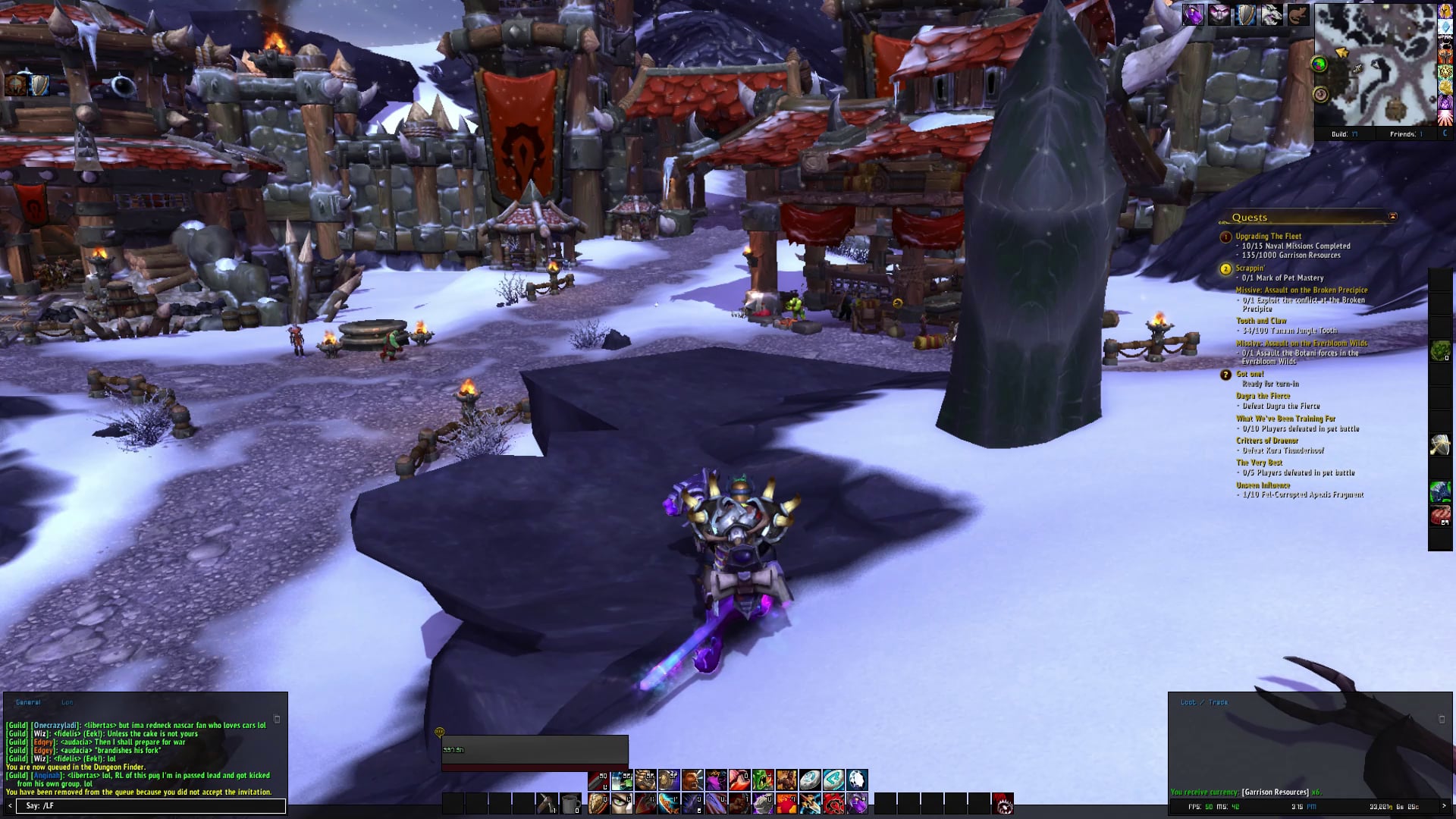Viewport: 1456px width, 819px height.
Task: Click the white wolf buff icon
Action: tap(1272, 14)
